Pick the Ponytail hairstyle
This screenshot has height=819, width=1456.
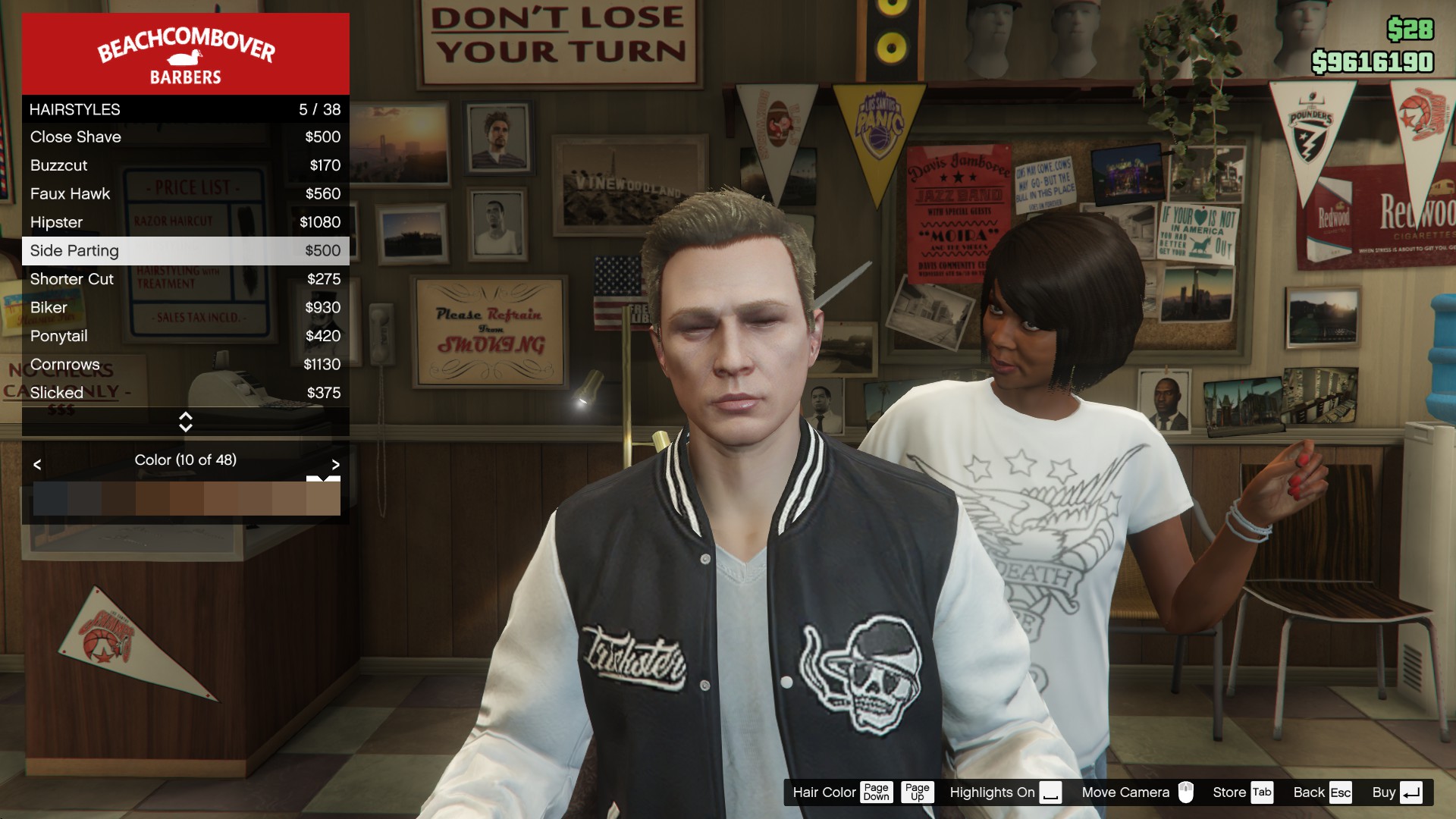[185, 336]
